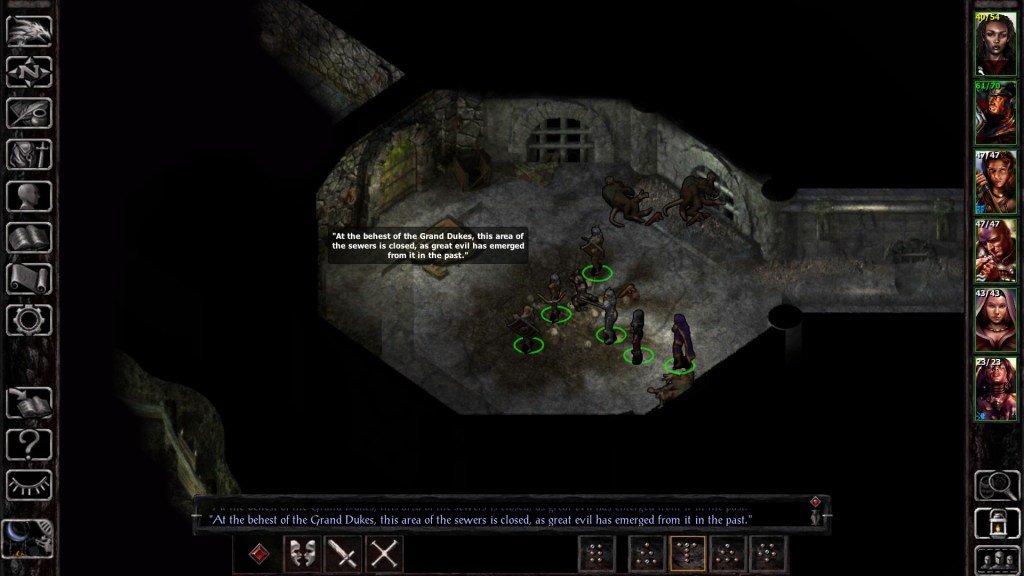Select the portrait showing 61/70 HP
The image size is (1024, 576).
tap(996, 113)
